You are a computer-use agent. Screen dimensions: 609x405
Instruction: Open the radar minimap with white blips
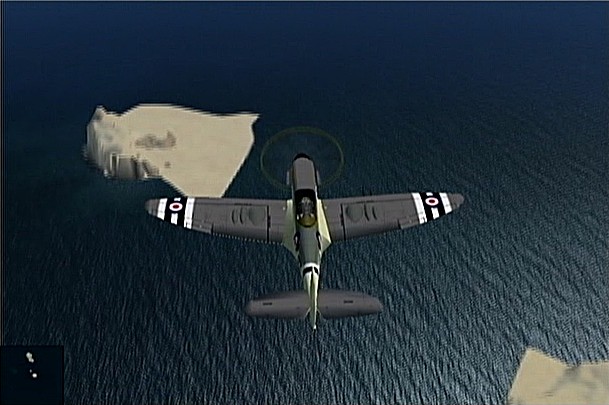pyautogui.click(x=32, y=374)
